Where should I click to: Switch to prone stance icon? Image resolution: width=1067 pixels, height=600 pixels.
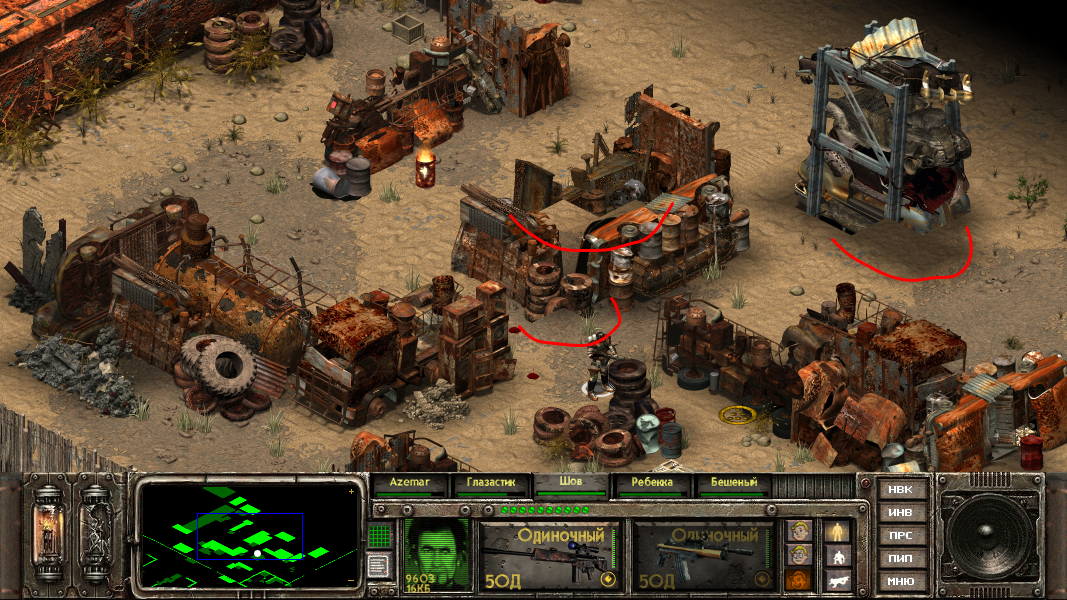click(x=836, y=579)
